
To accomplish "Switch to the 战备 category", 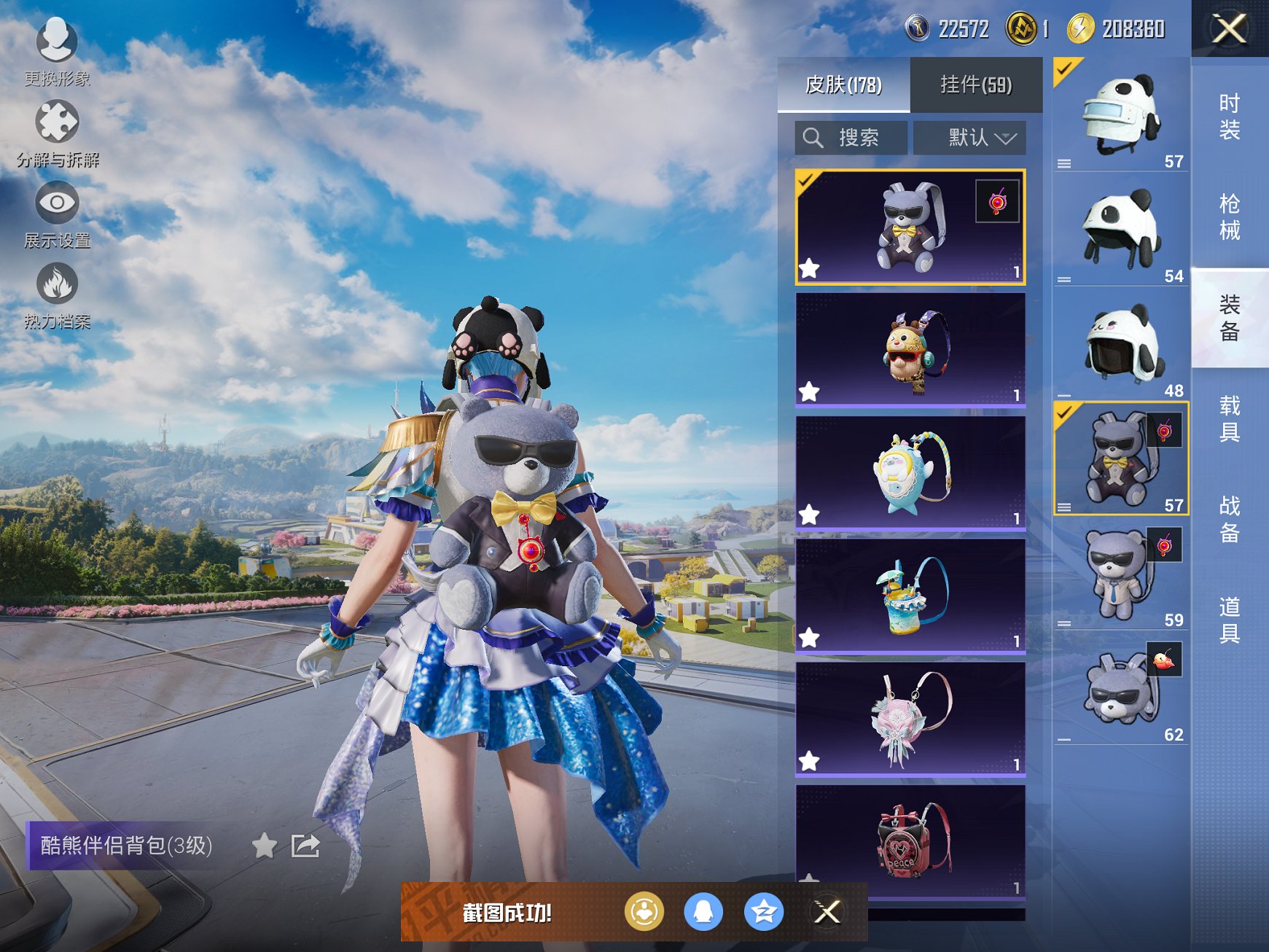I will (1229, 519).
